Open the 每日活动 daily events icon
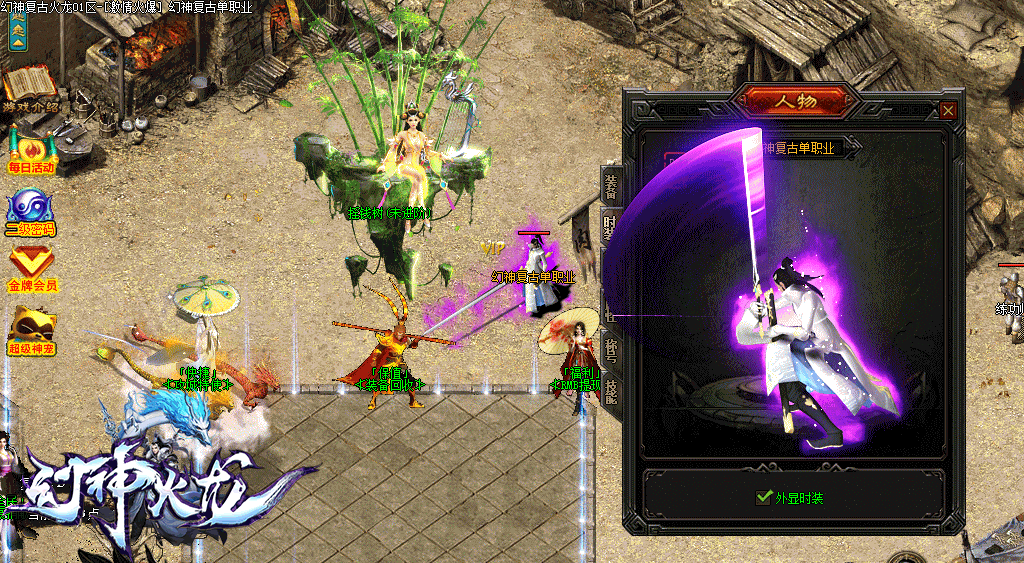Image resolution: width=1024 pixels, height=563 pixels. 31,148
